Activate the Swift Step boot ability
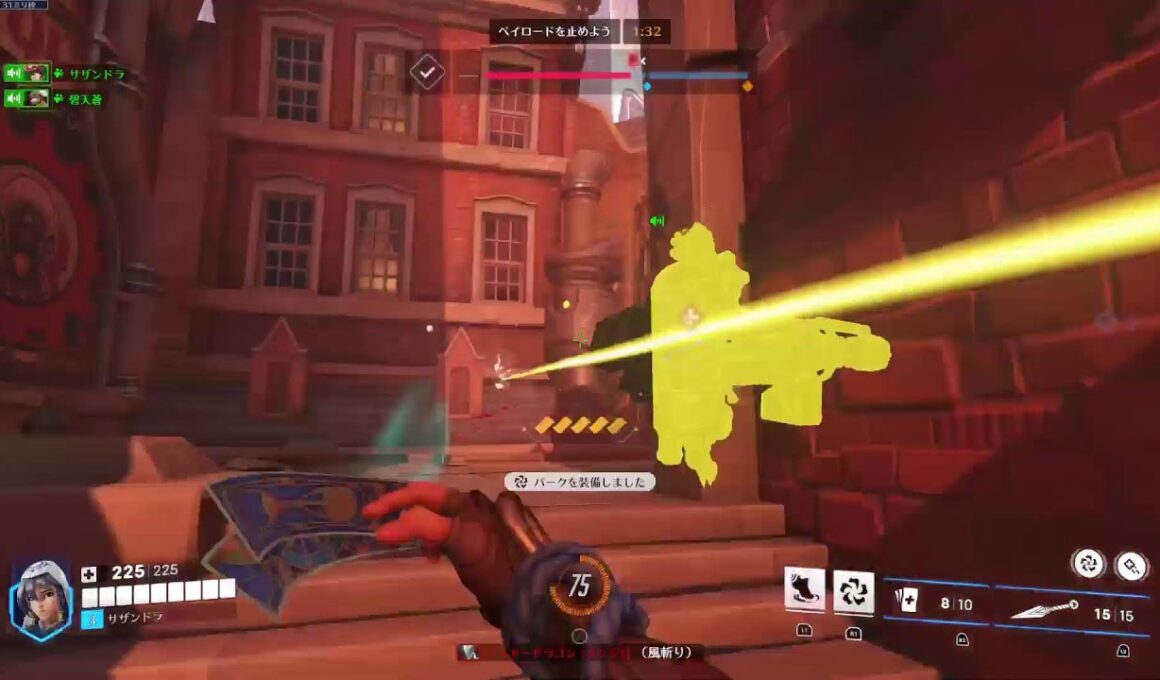The height and width of the screenshot is (680, 1160). coord(805,591)
